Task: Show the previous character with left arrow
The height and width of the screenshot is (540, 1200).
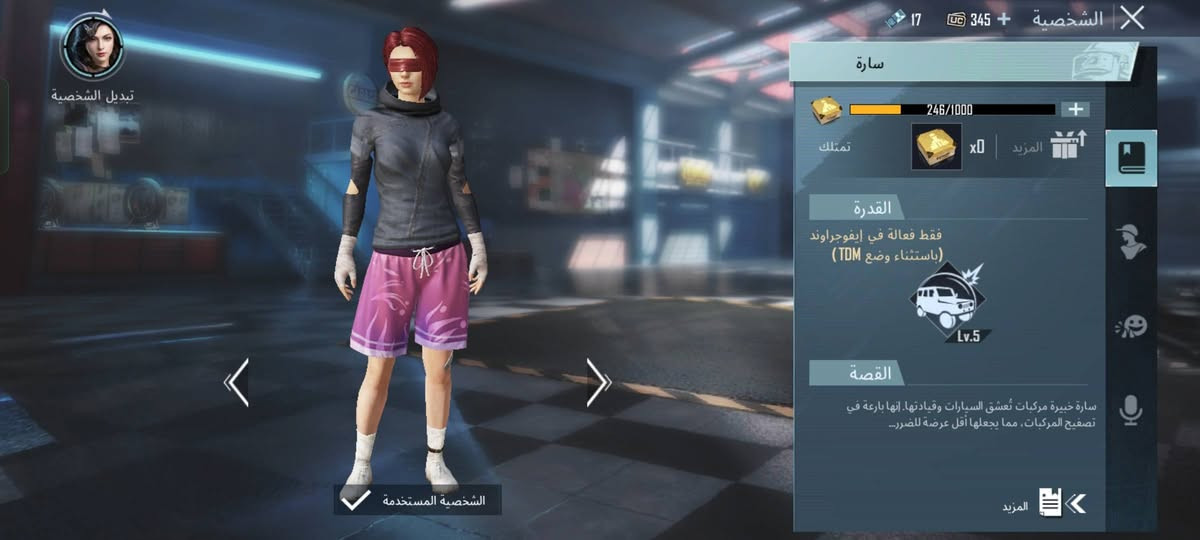Action: point(237,382)
